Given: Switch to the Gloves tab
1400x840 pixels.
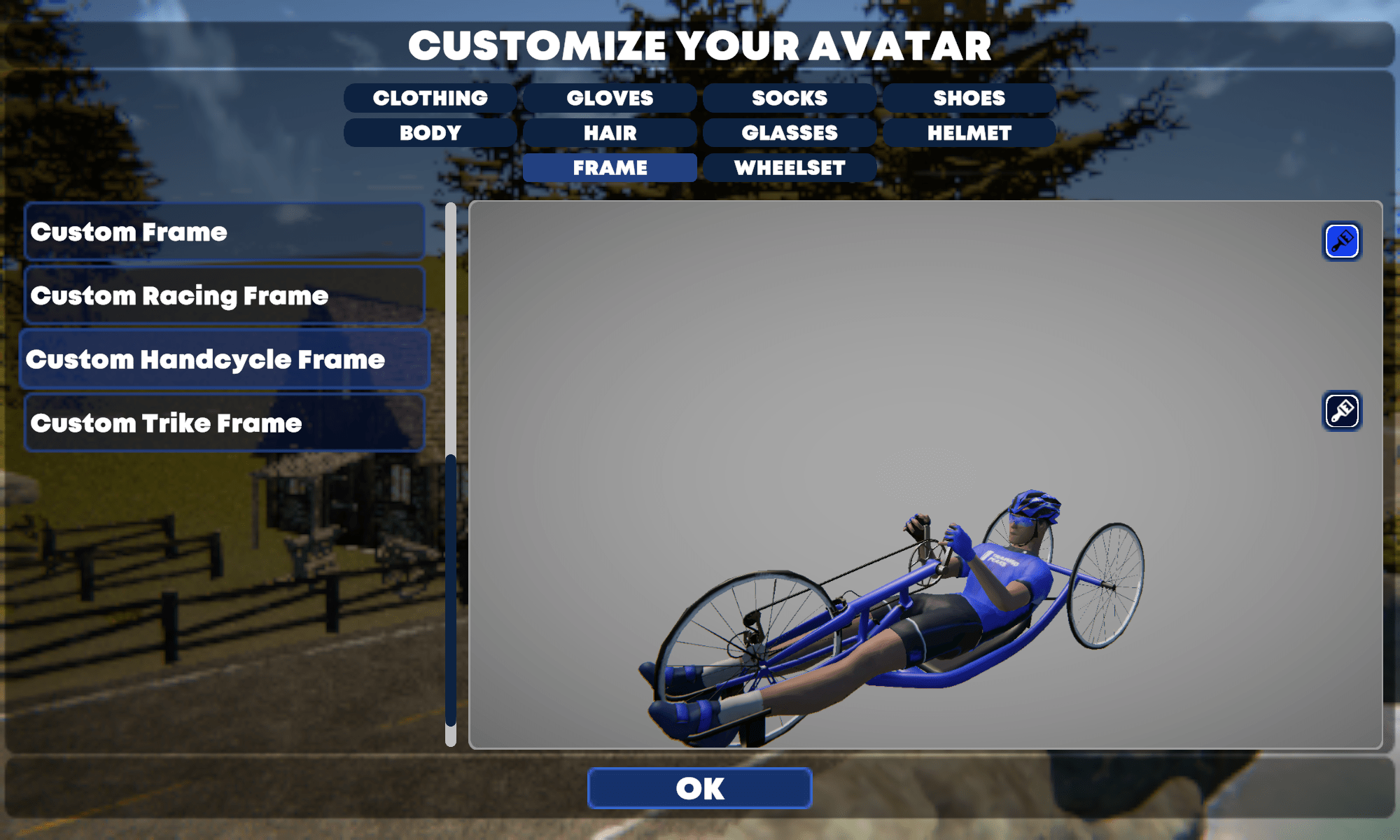Looking at the screenshot, I should click(610, 98).
